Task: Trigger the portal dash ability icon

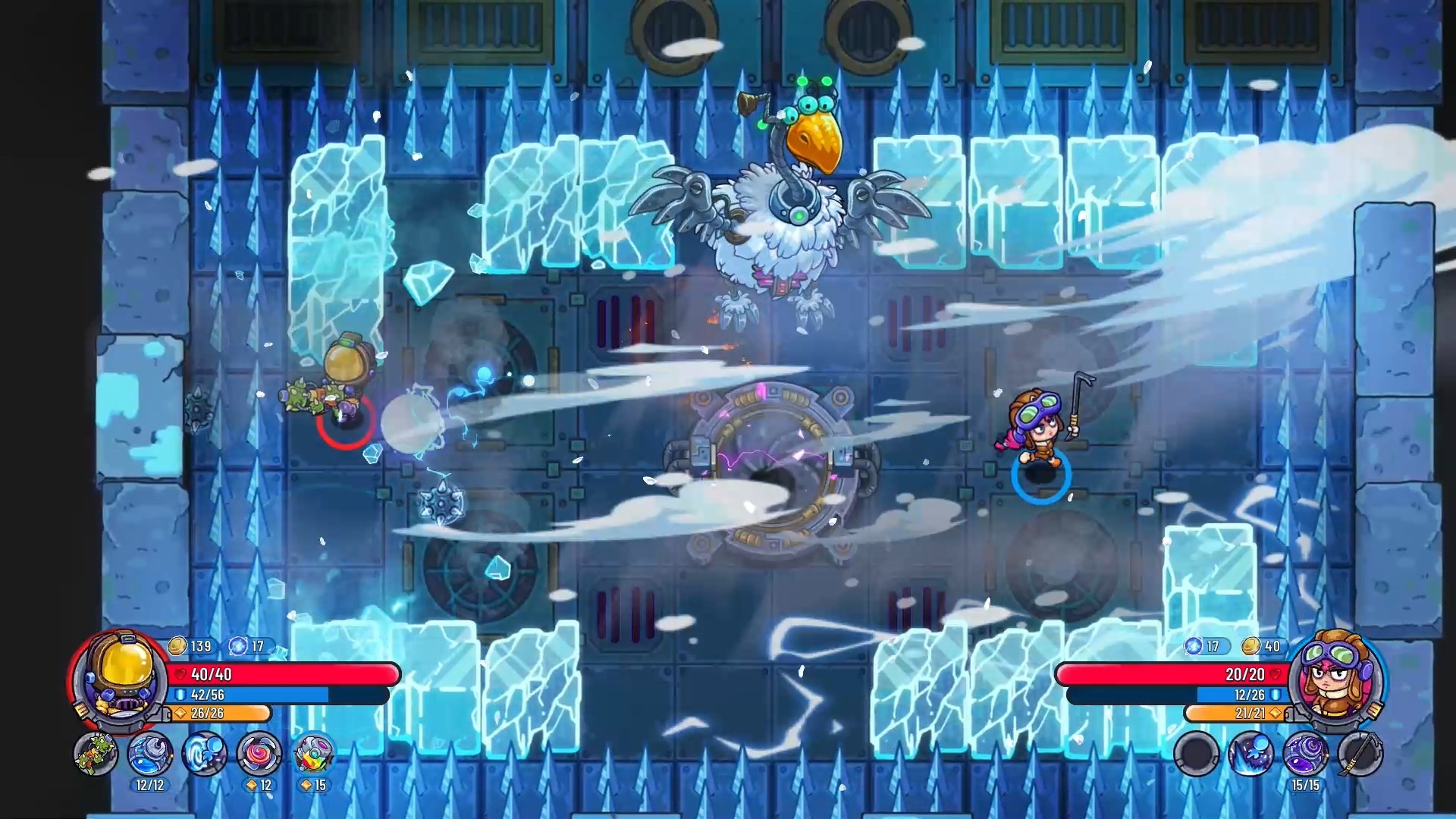Action: 206,755
